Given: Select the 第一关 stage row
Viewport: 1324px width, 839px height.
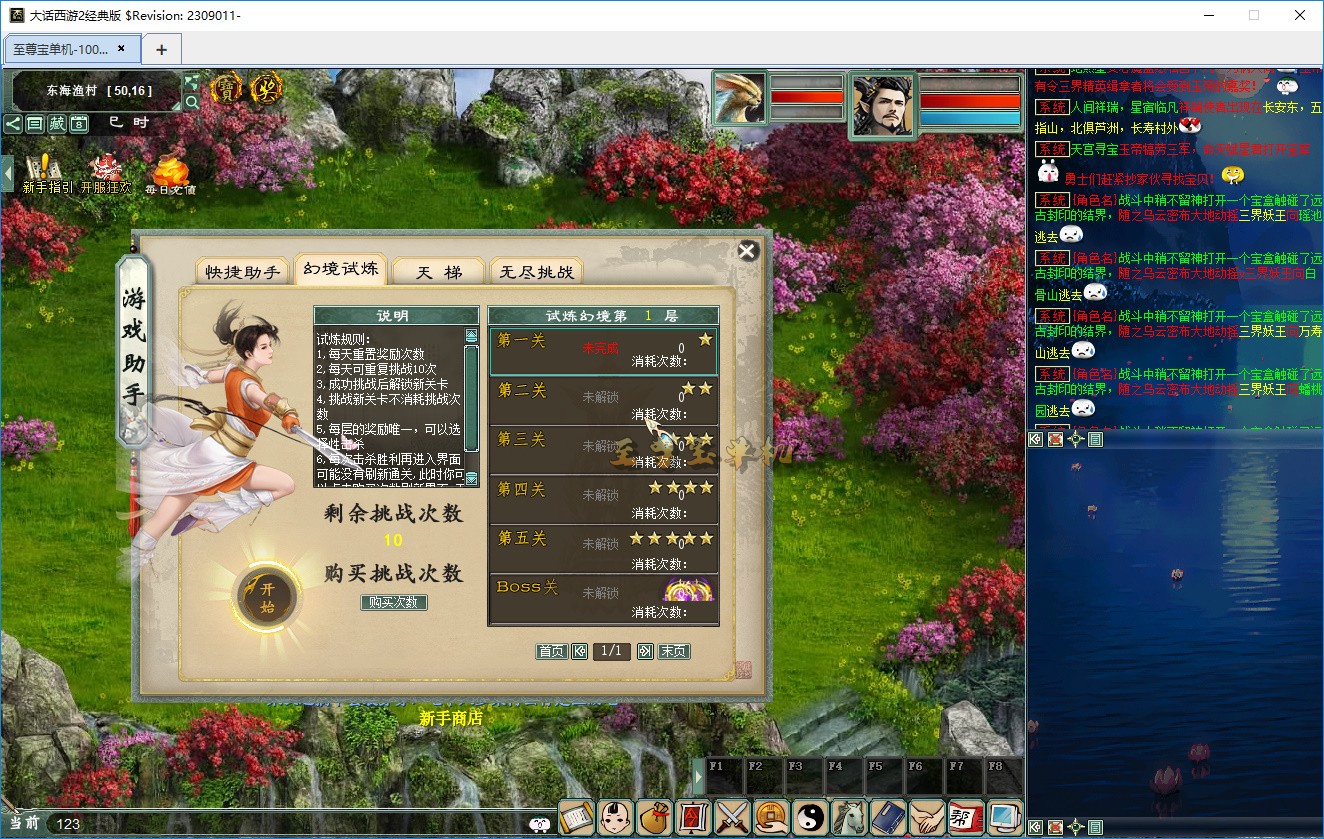Looking at the screenshot, I should point(603,350).
